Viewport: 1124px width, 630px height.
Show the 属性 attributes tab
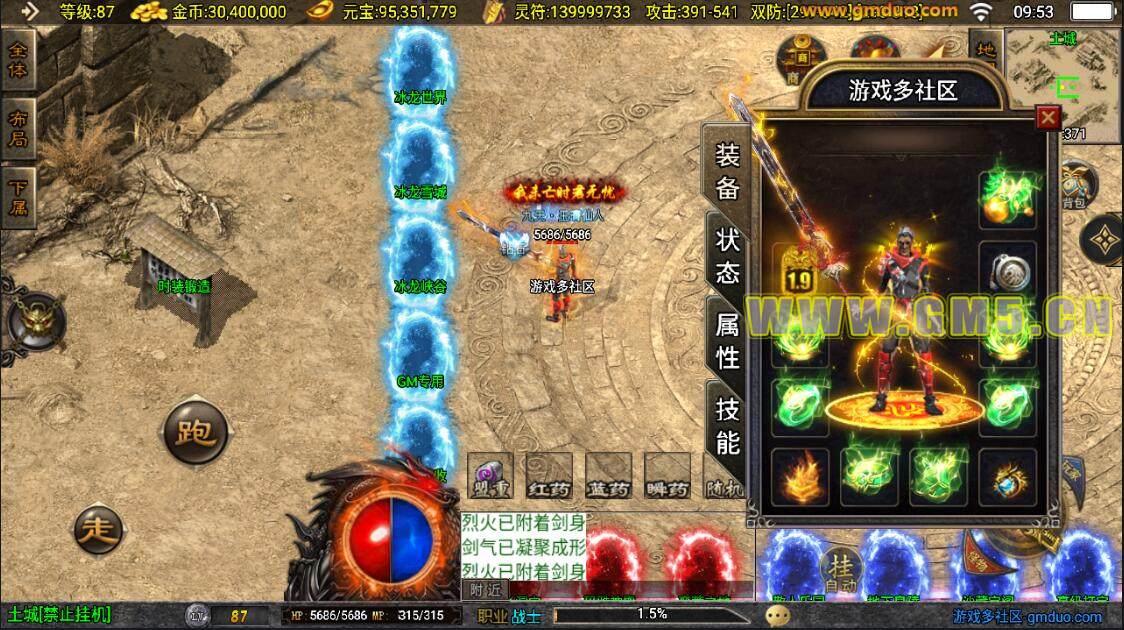[727, 339]
